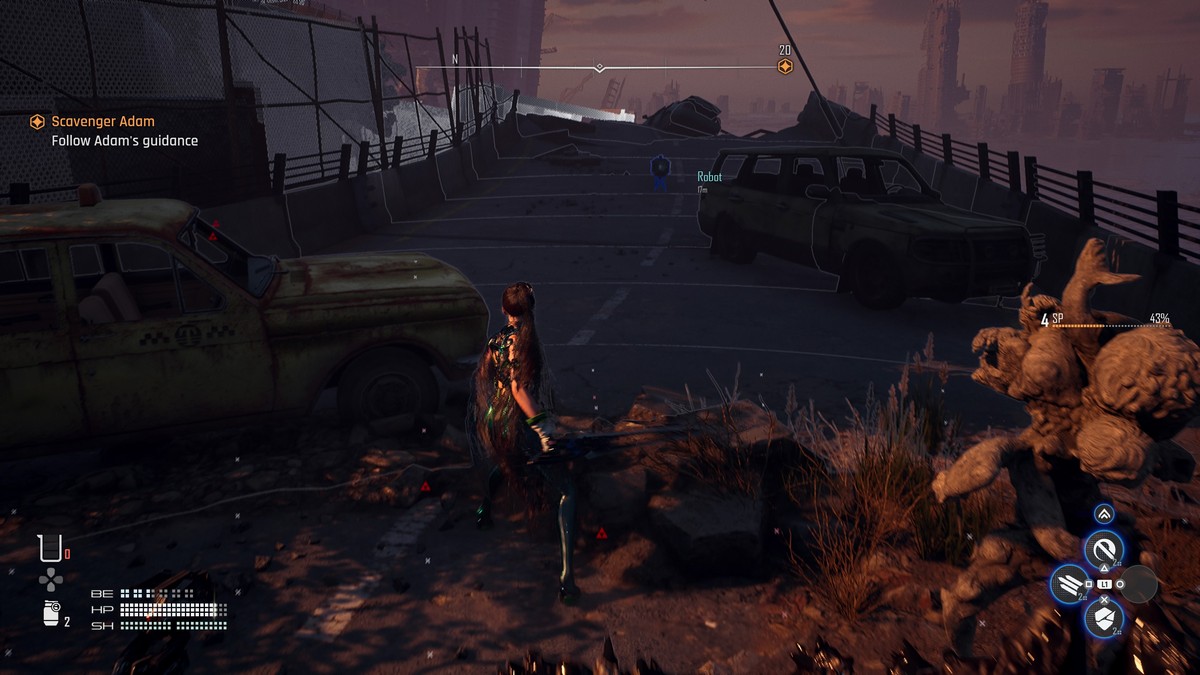This screenshot has width=1200, height=675.
Task: Select the grenade item slot
Action: click(x=51, y=614)
